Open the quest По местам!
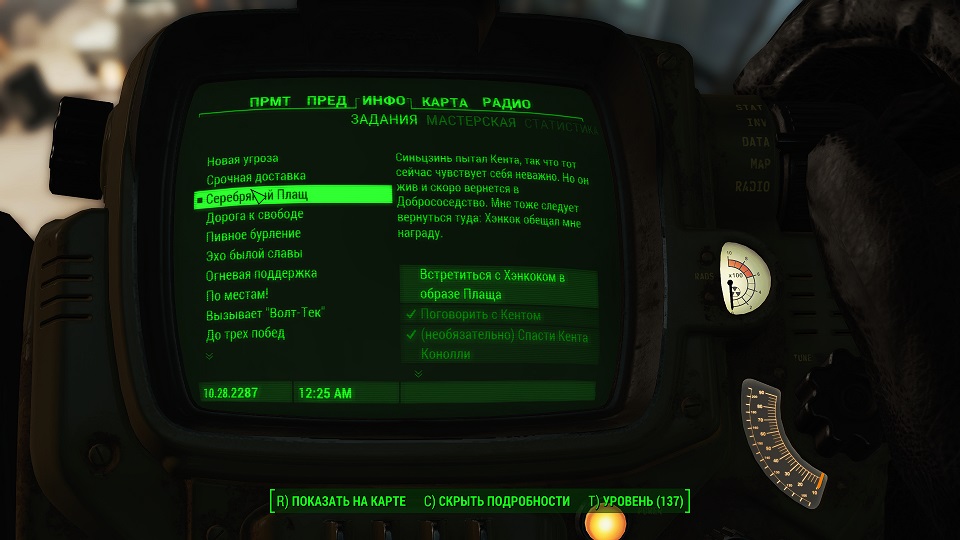Image resolution: width=960 pixels, height=540 pixels. tap(238, 294)
